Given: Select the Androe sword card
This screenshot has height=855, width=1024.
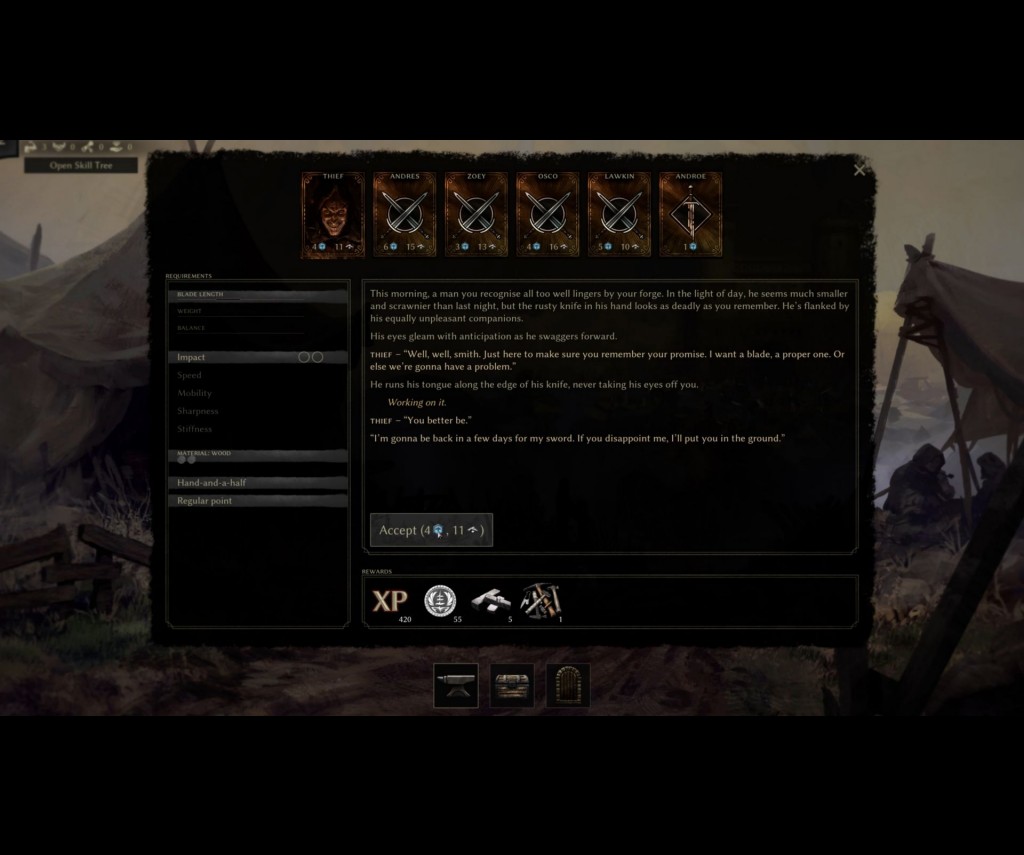Looking at the screenshot, I should 690,215.
